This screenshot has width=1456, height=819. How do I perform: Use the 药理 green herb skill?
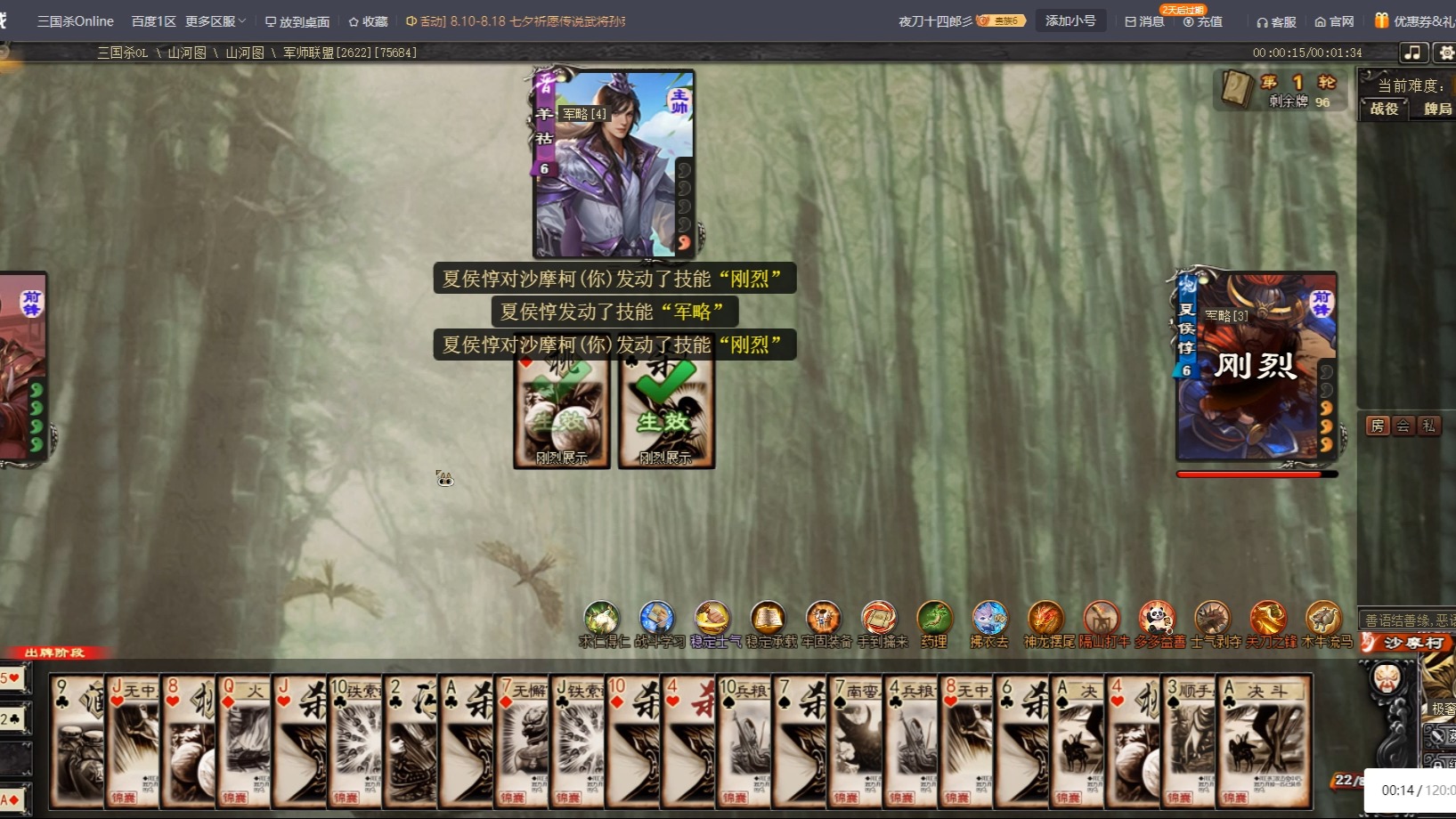pos(934,619)
